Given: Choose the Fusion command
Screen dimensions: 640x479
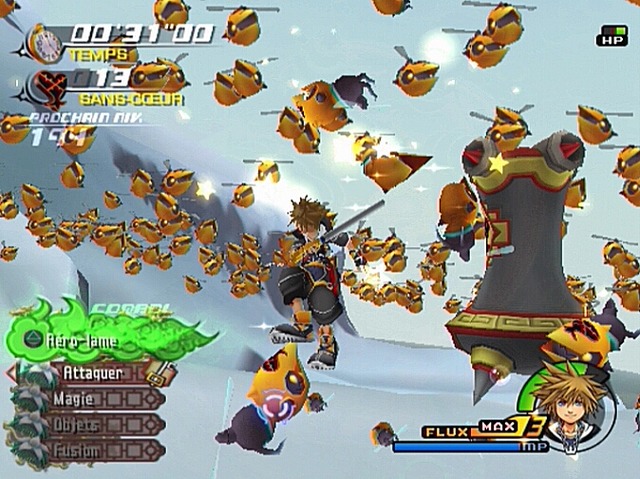Looking at the screenshot, I should 79,451.
